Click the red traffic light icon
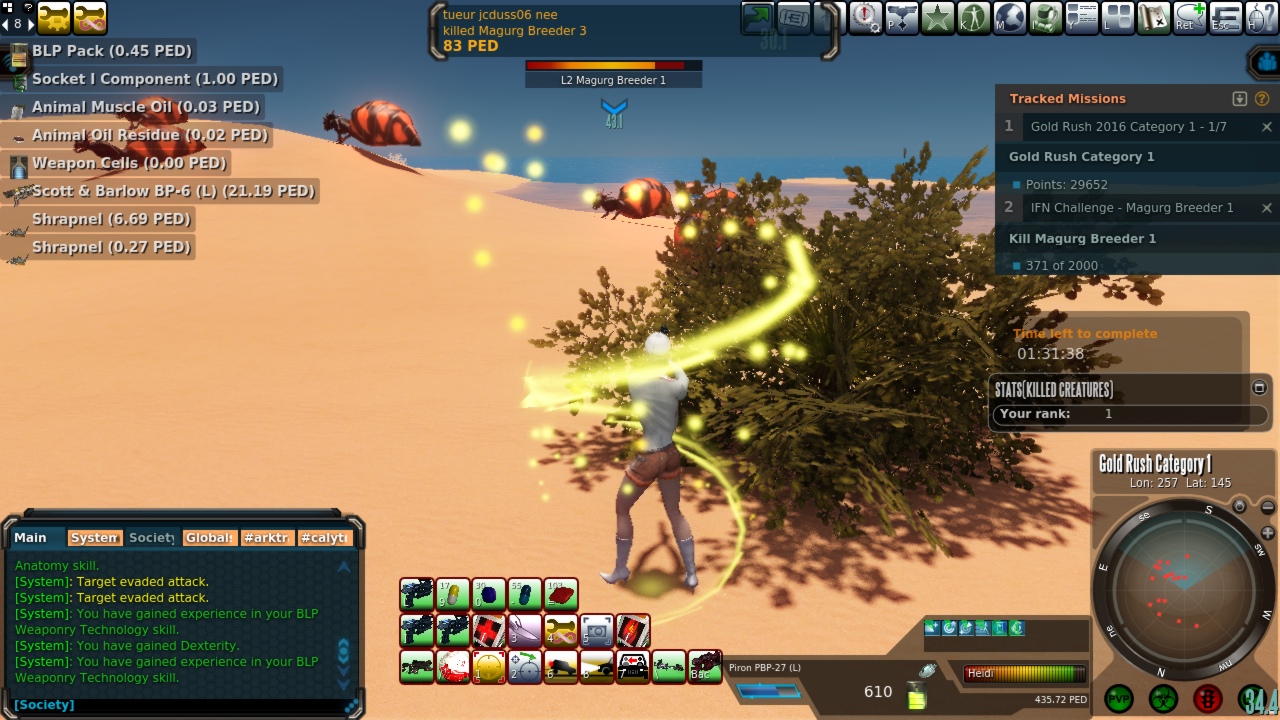1280x720 pixels. (1208, 698)
